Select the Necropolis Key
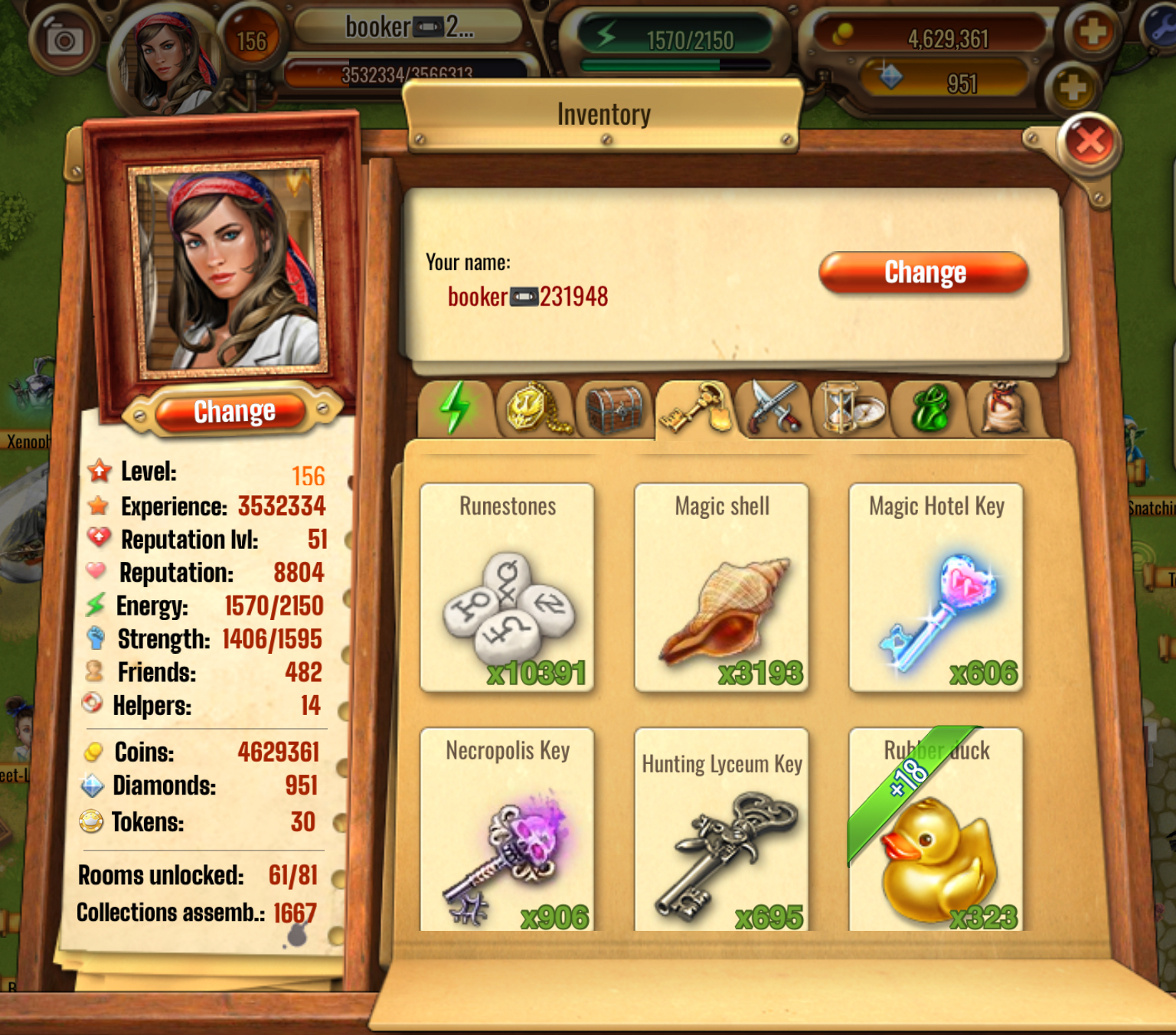Screen dimensions: 1176x1035 click(x=507, y=830)
